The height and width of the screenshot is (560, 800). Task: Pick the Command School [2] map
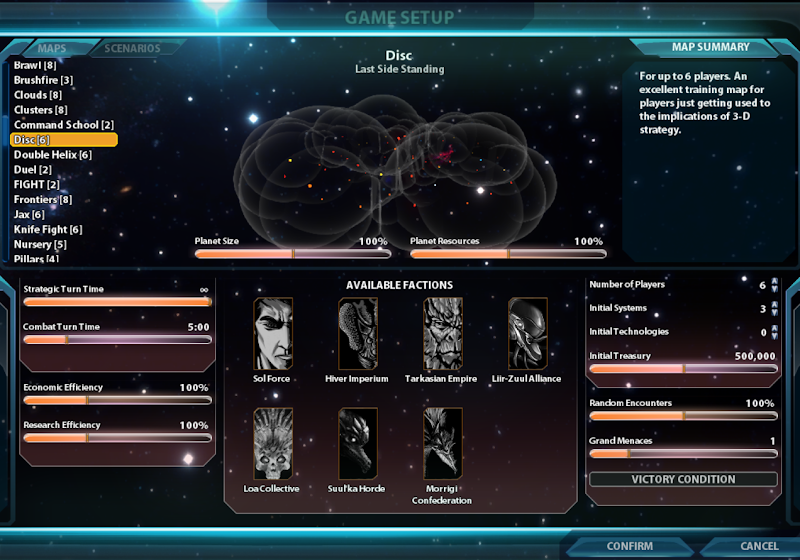63,125
